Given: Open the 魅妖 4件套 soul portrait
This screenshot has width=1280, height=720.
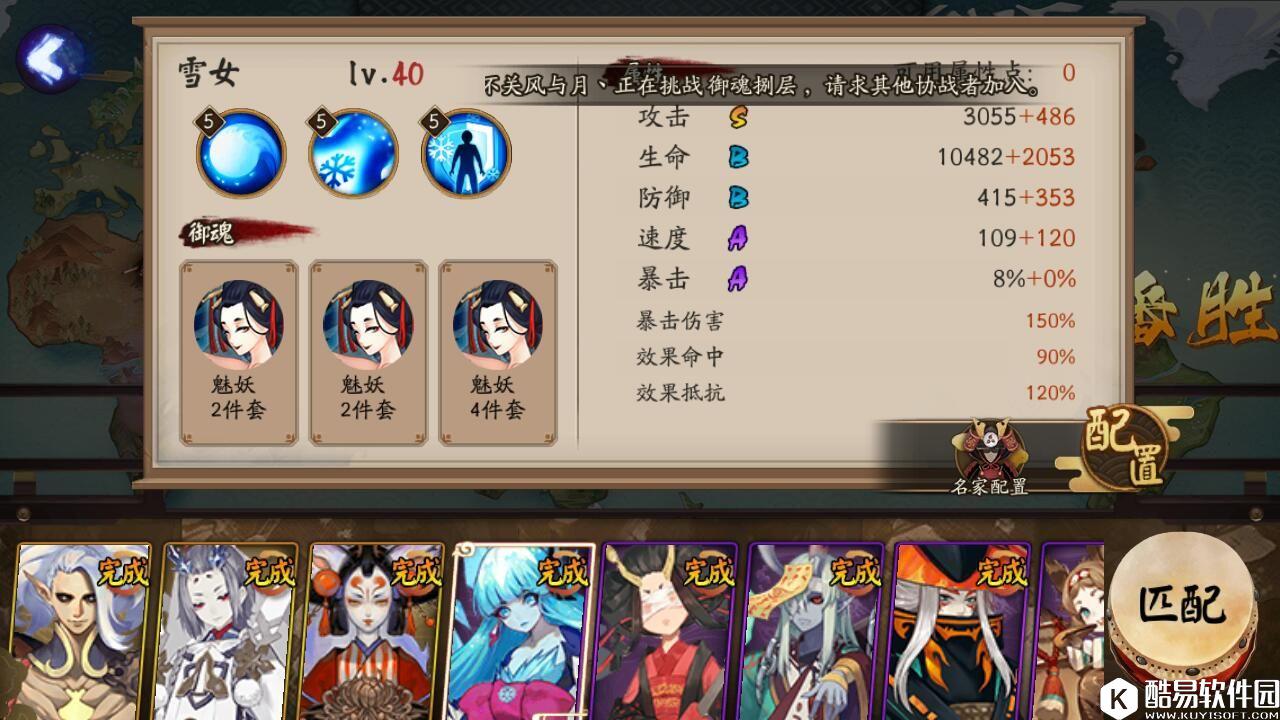Looking at the screenshot, I should [498, 320].
